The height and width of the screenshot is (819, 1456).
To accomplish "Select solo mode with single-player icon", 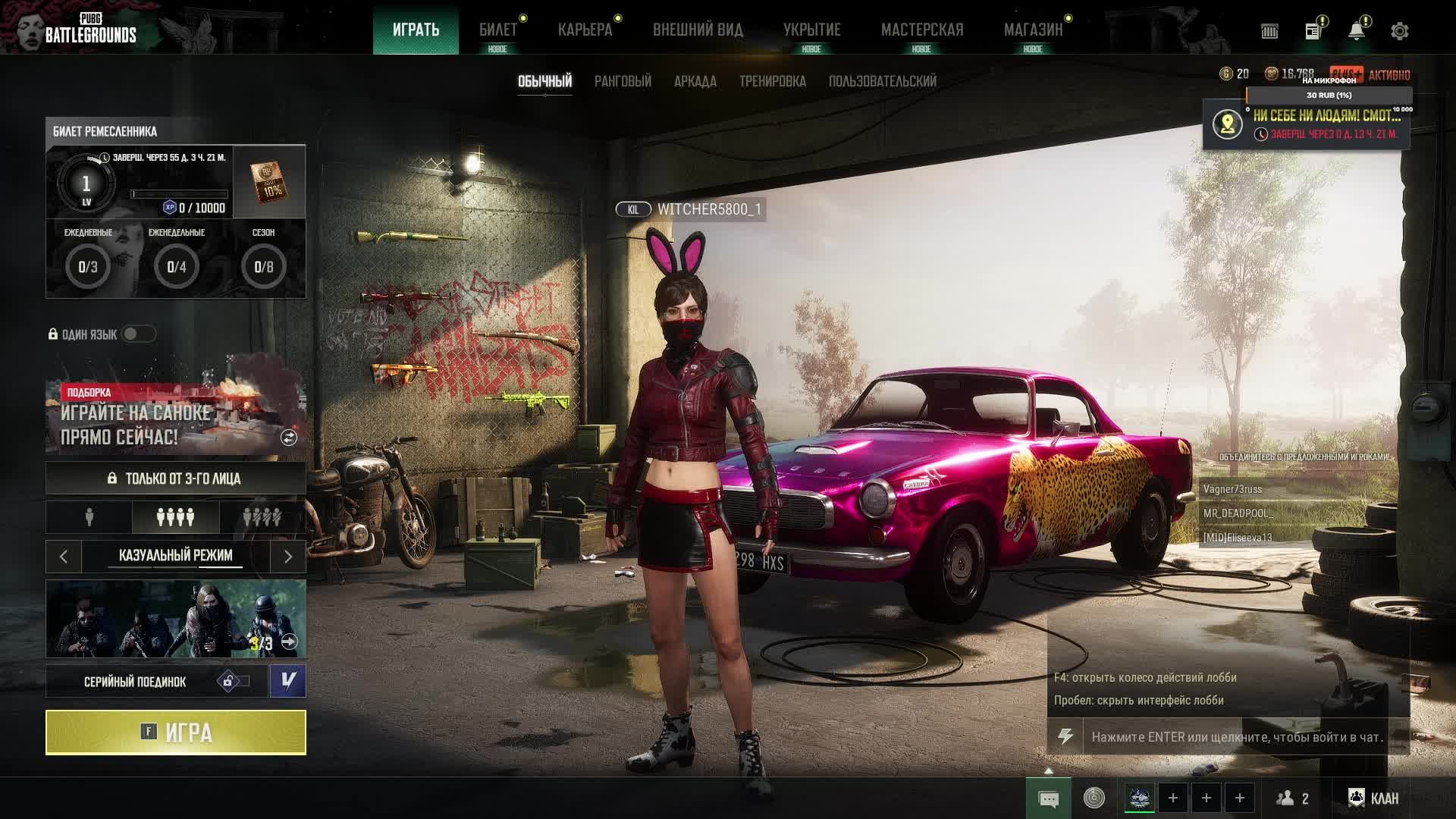I will tap(89, 517).
